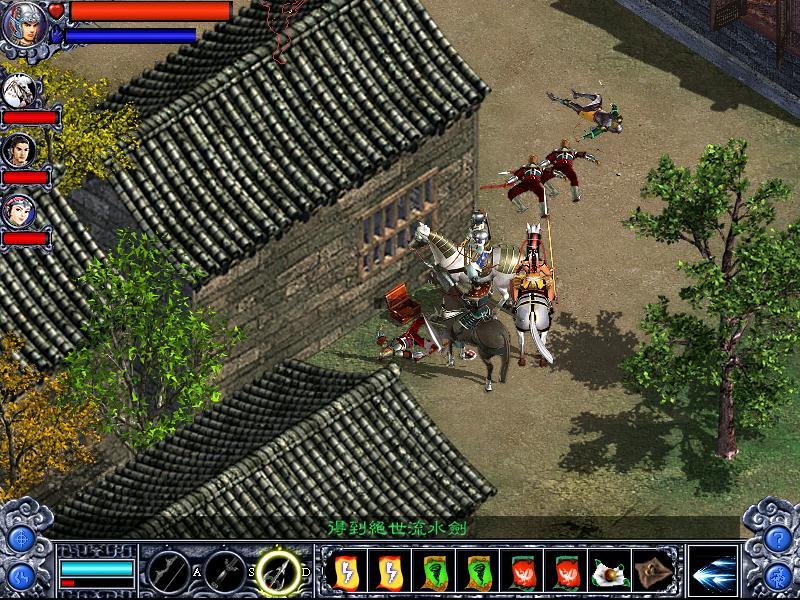Open the help question mark button
The width and height of the screenshot is (800, 600).
pyautogui.click(x=777, y=537)
